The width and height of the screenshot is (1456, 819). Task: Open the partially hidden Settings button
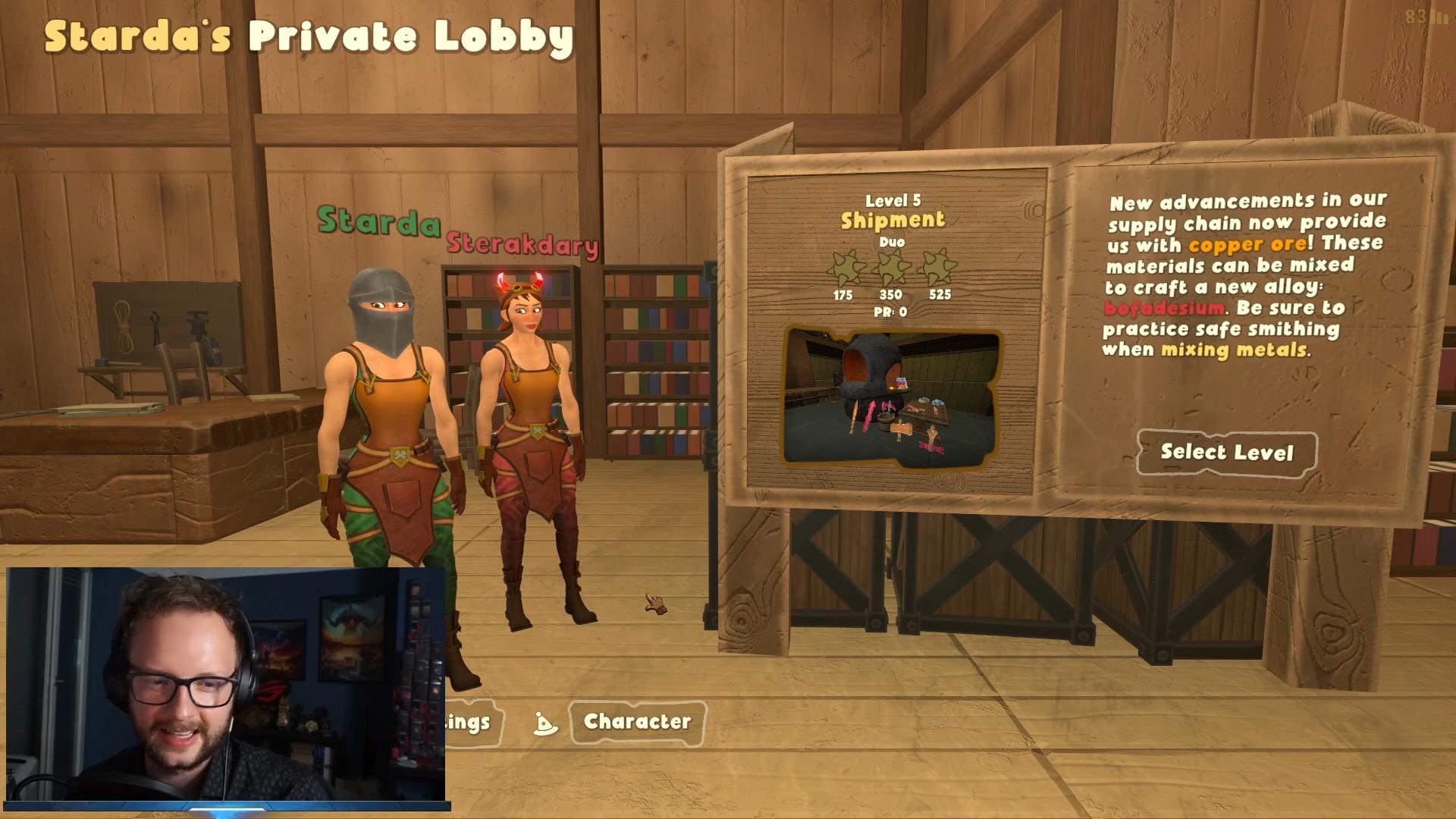coord(468,722)
